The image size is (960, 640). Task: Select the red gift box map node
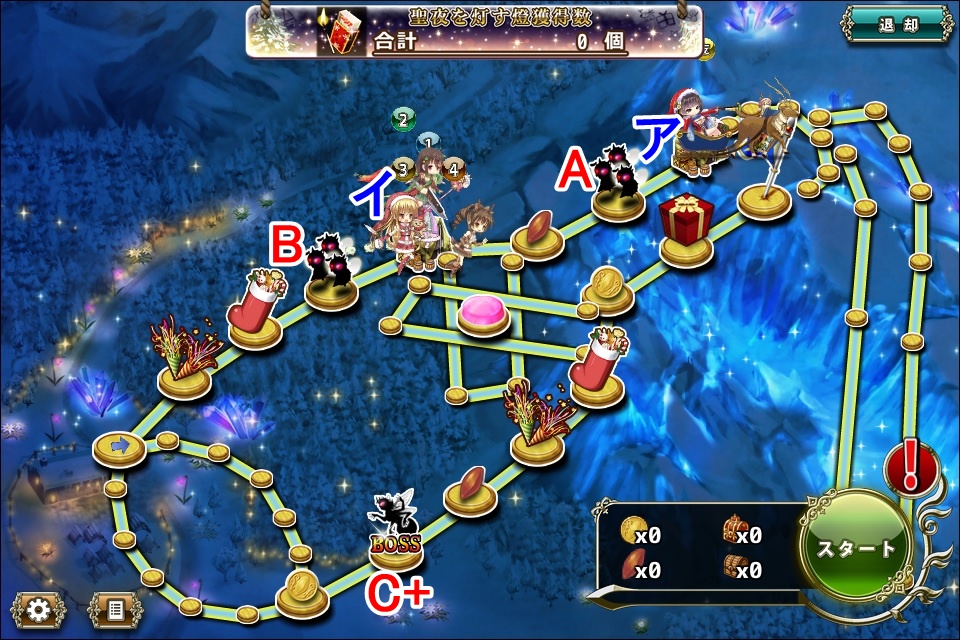[686, 226]
